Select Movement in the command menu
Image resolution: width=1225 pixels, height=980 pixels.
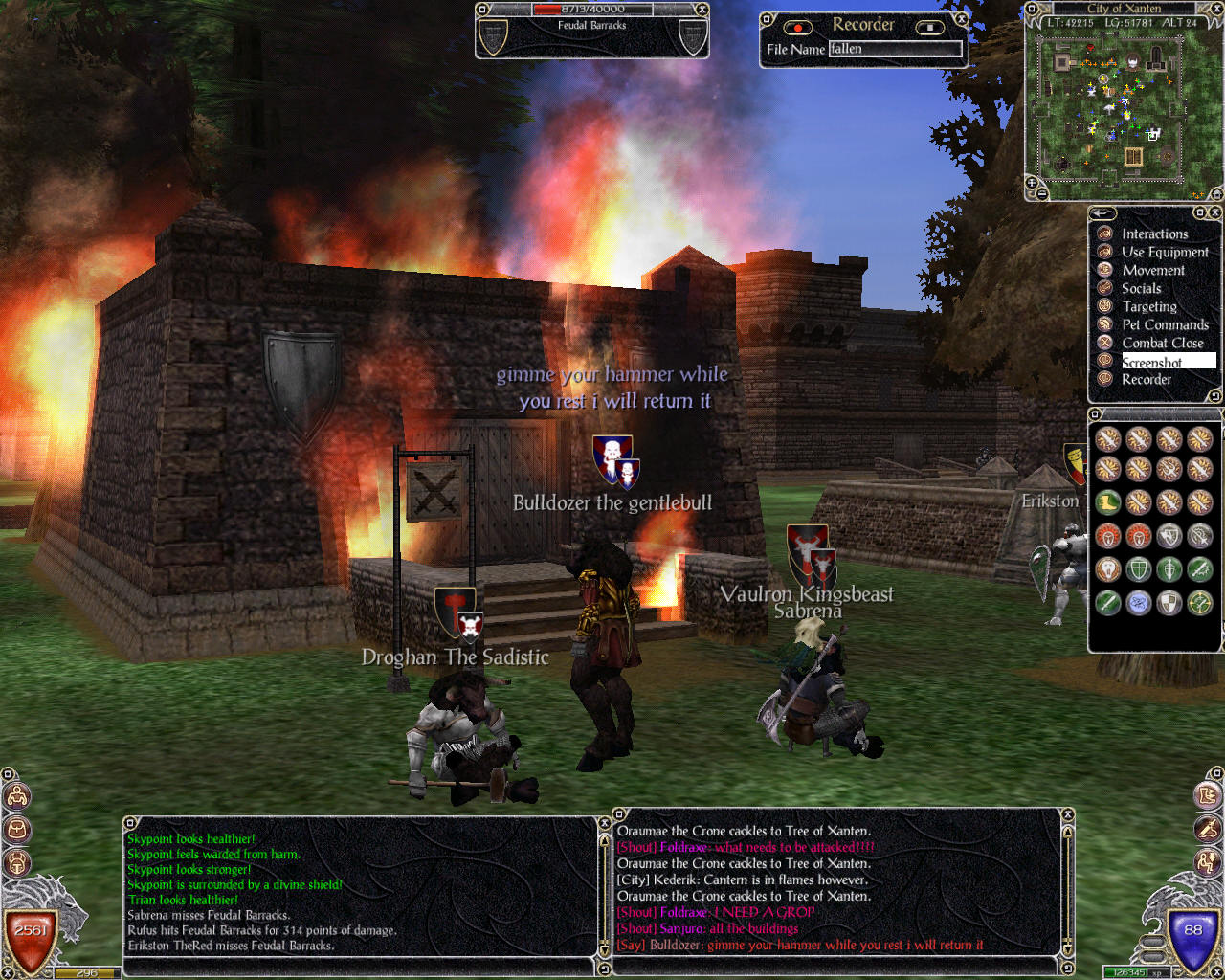pyautogui.click(x=1152, y=270)
